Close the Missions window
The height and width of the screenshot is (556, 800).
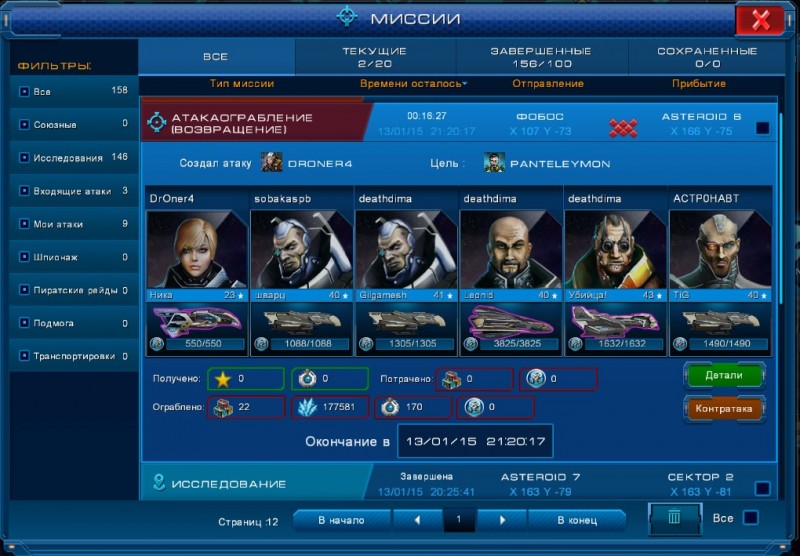click(x=759, y=19)
